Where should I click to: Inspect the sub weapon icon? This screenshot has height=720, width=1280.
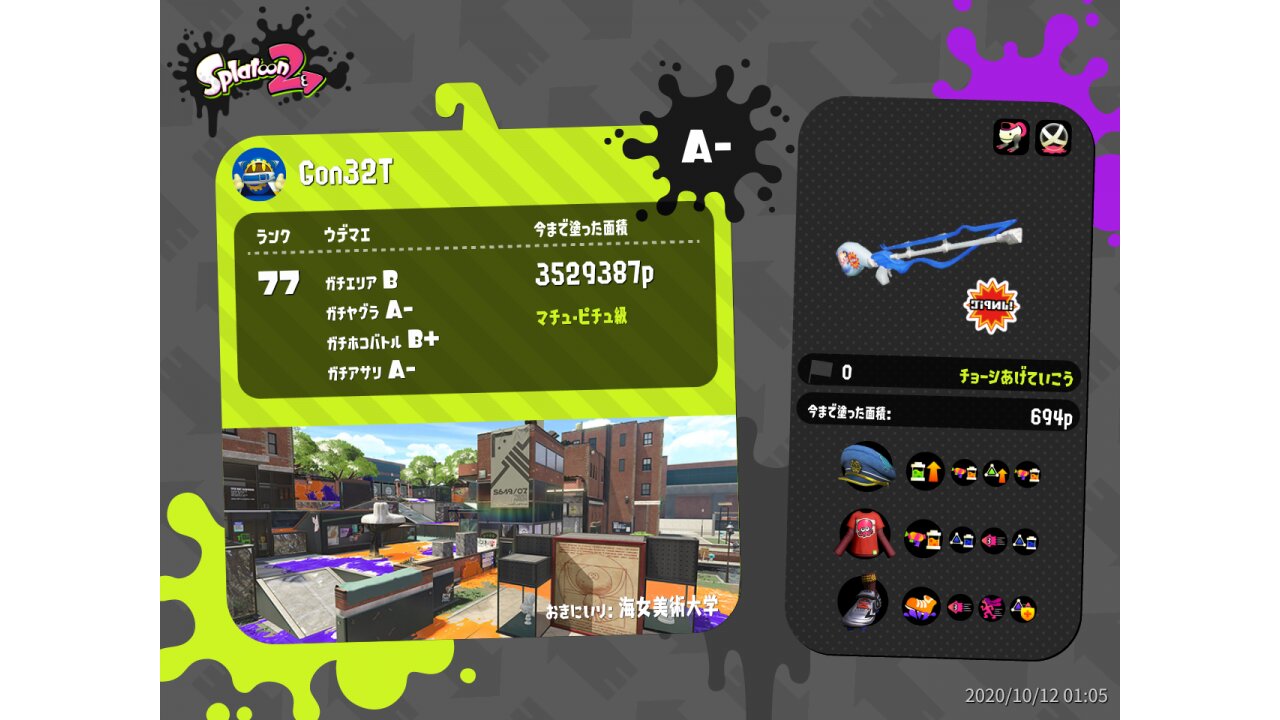point(1011,138)
